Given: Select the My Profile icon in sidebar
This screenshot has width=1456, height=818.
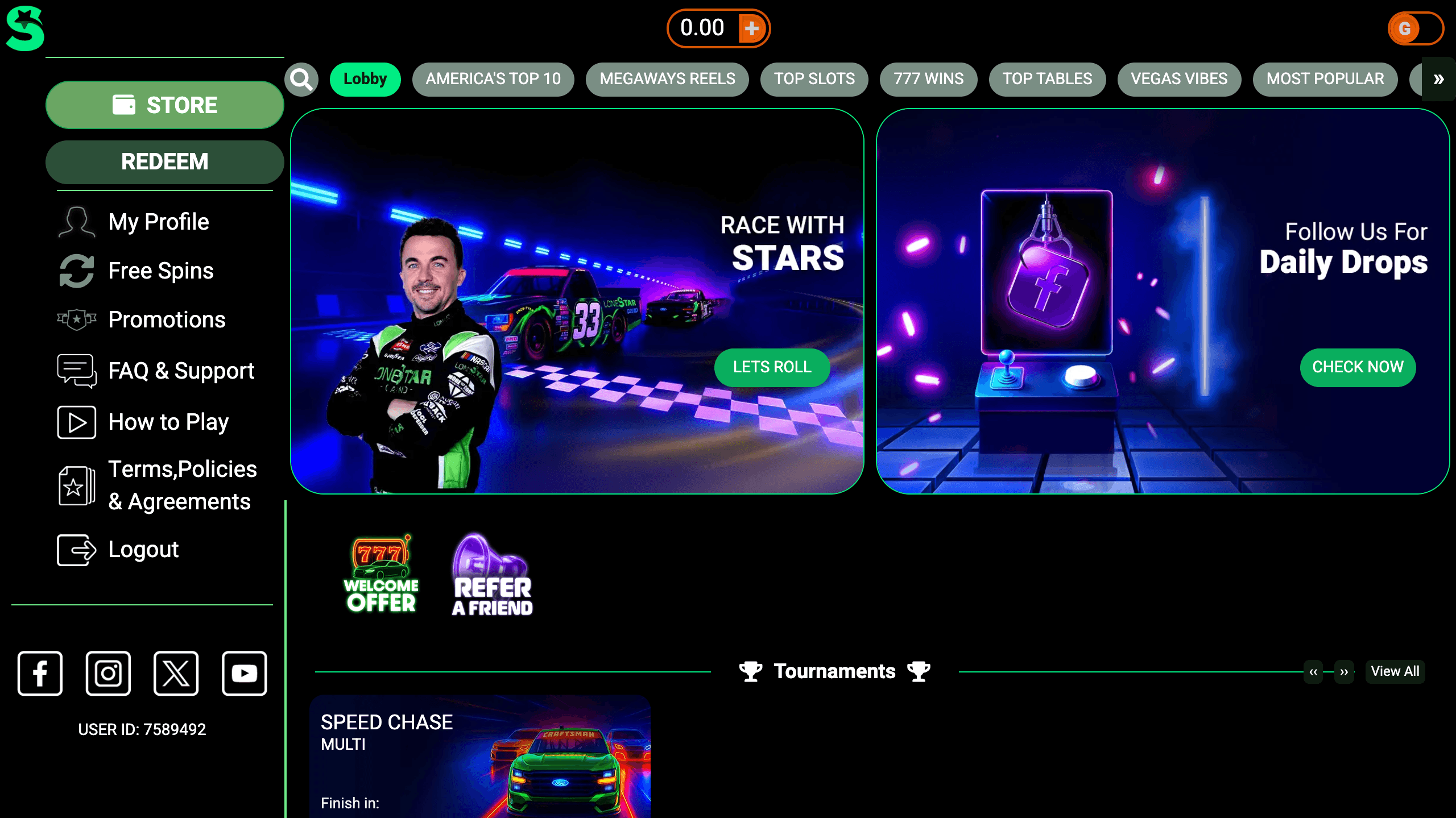Looking at the screenshot, I should click(x=76, y=222).
